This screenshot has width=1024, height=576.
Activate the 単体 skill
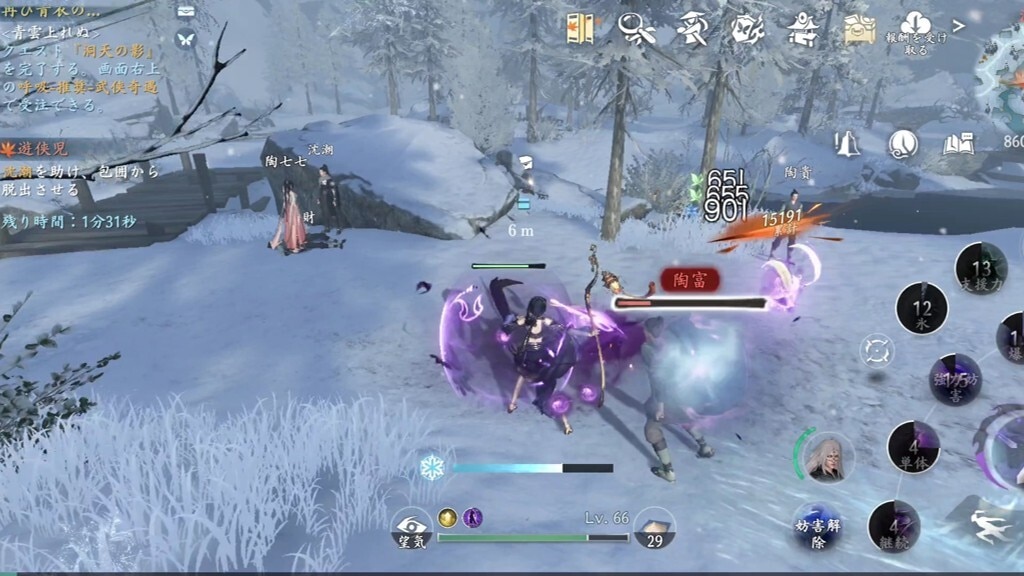coord(913,446)
